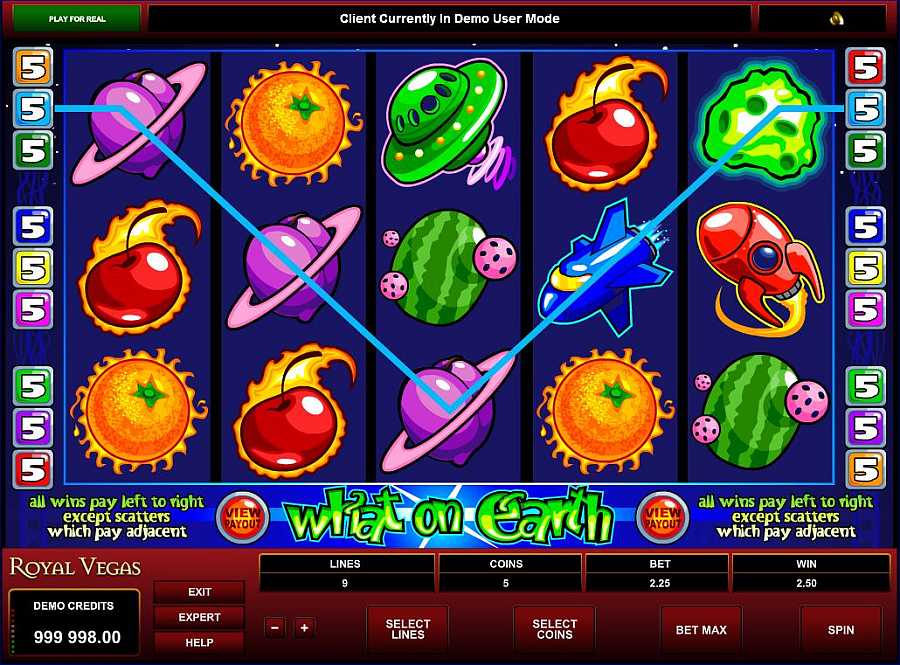Click the Select Coins button

tap(554, 630)
